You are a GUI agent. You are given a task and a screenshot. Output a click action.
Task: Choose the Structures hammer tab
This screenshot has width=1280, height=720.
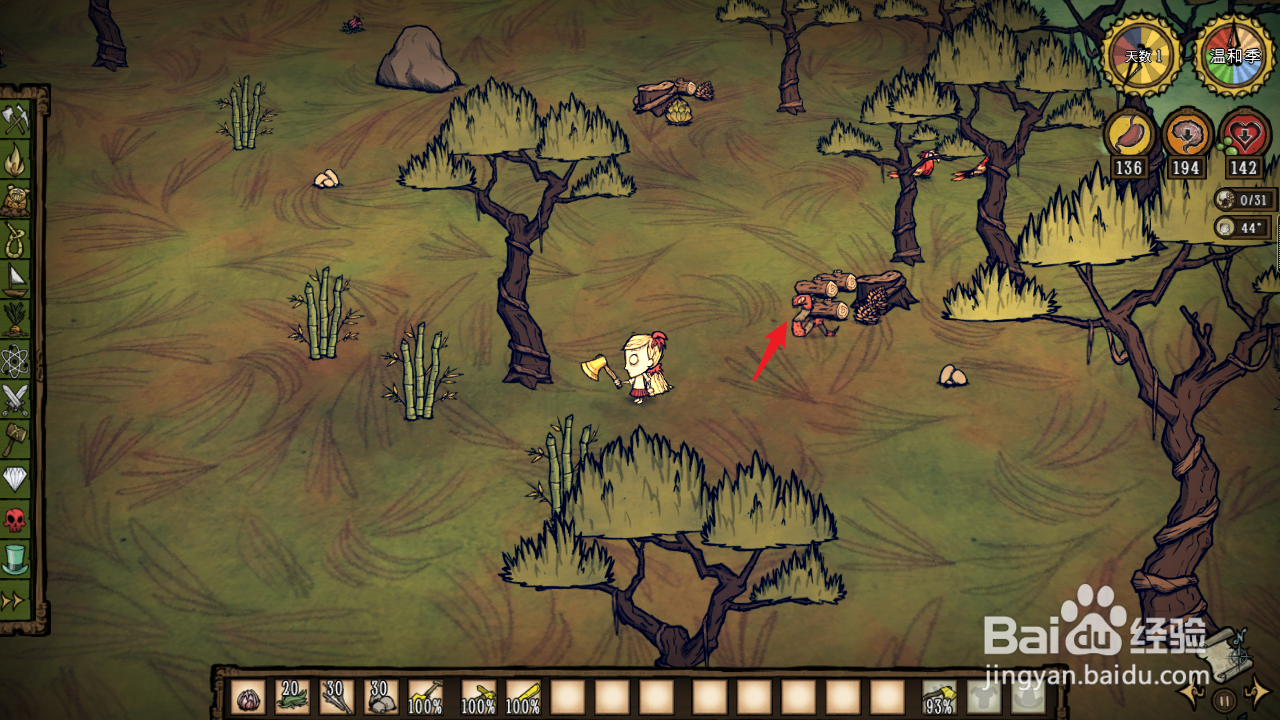point(16,439)
